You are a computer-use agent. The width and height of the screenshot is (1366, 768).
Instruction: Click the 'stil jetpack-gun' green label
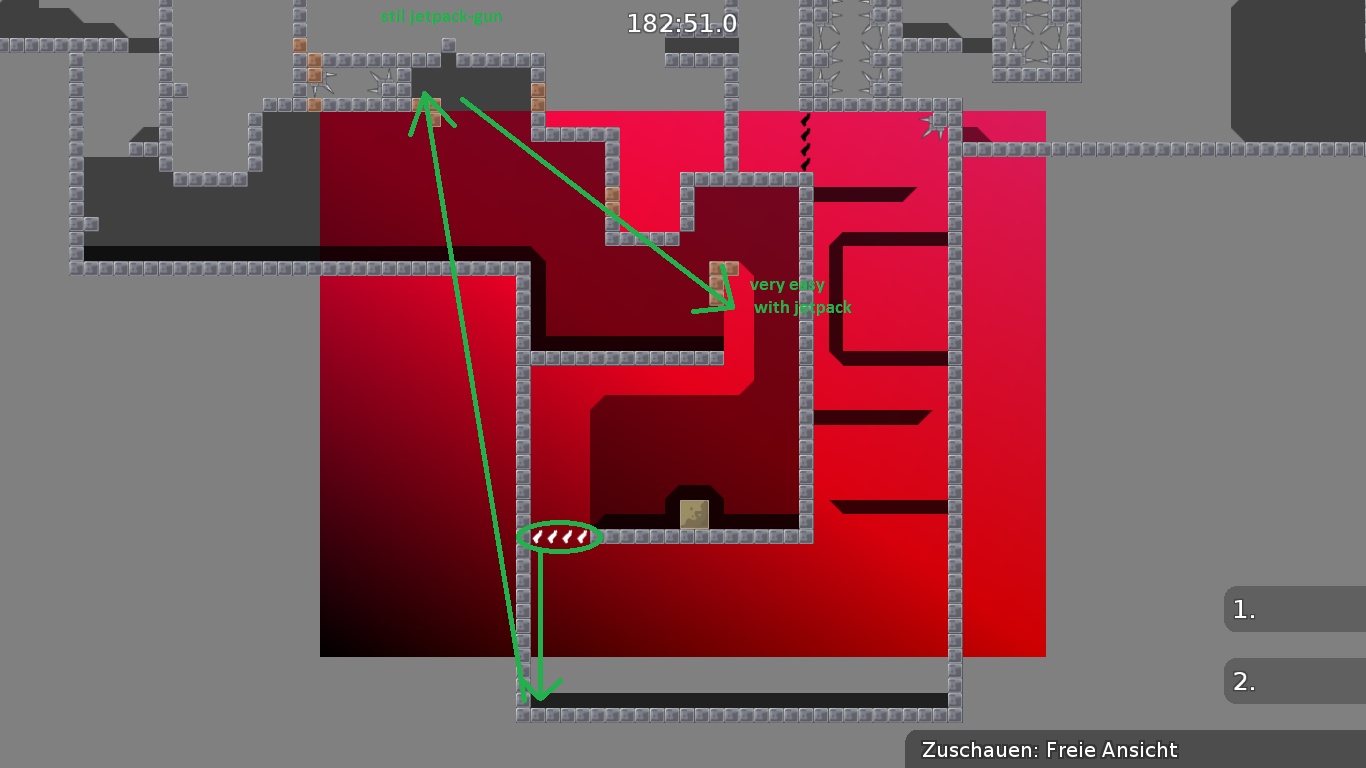point(442,17)
